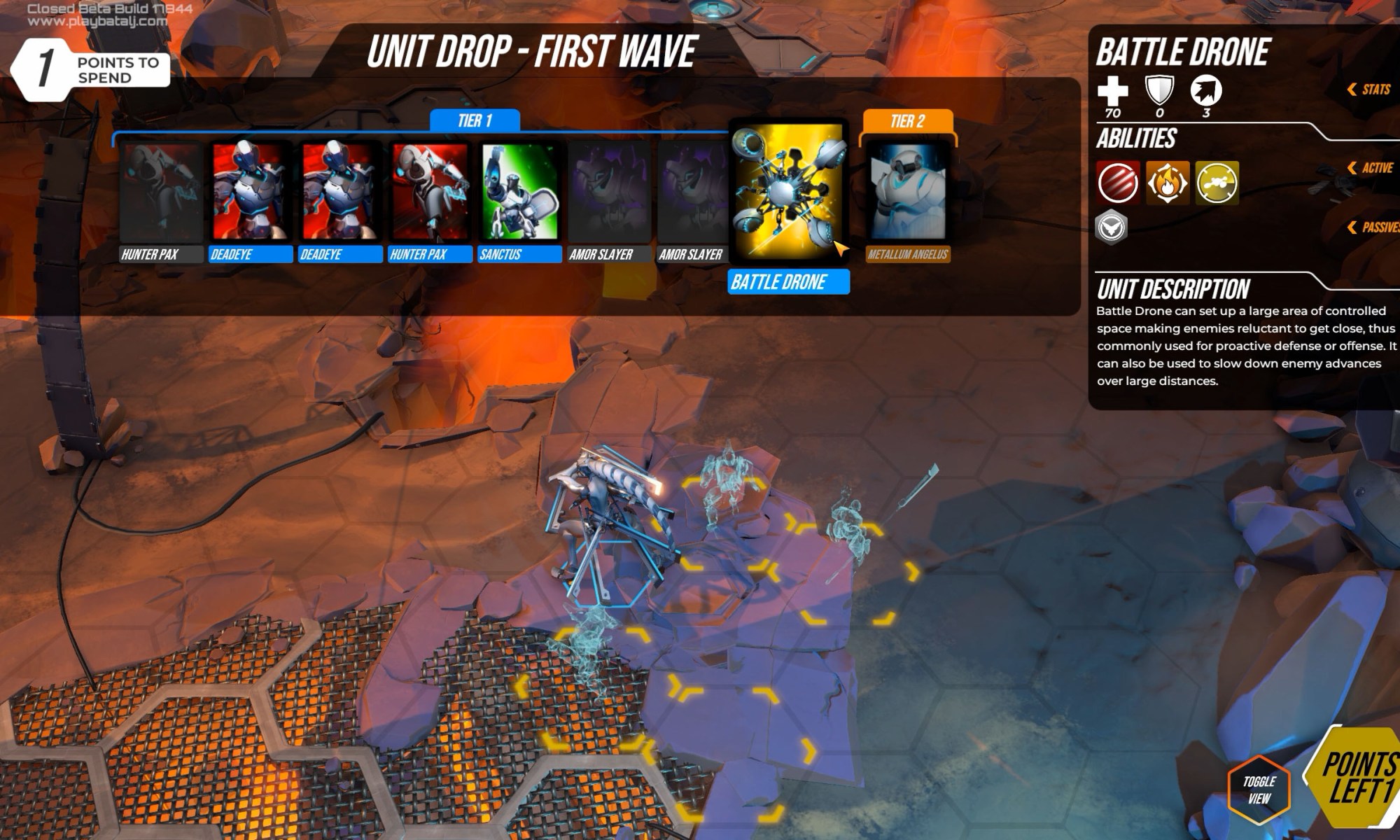Open the Tier 2 tab
This screenshot has width=1400, height=840.
[x=907, y=120]
